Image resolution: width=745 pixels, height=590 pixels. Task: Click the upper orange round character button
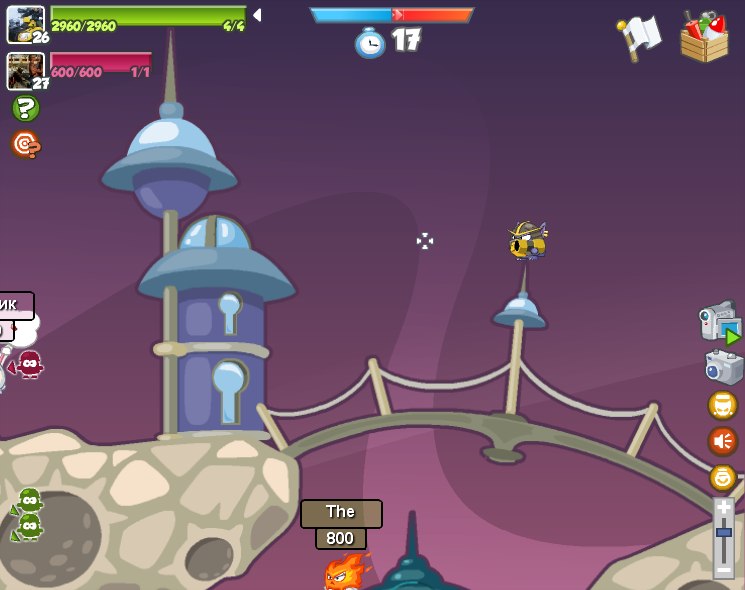pos(722,405)
